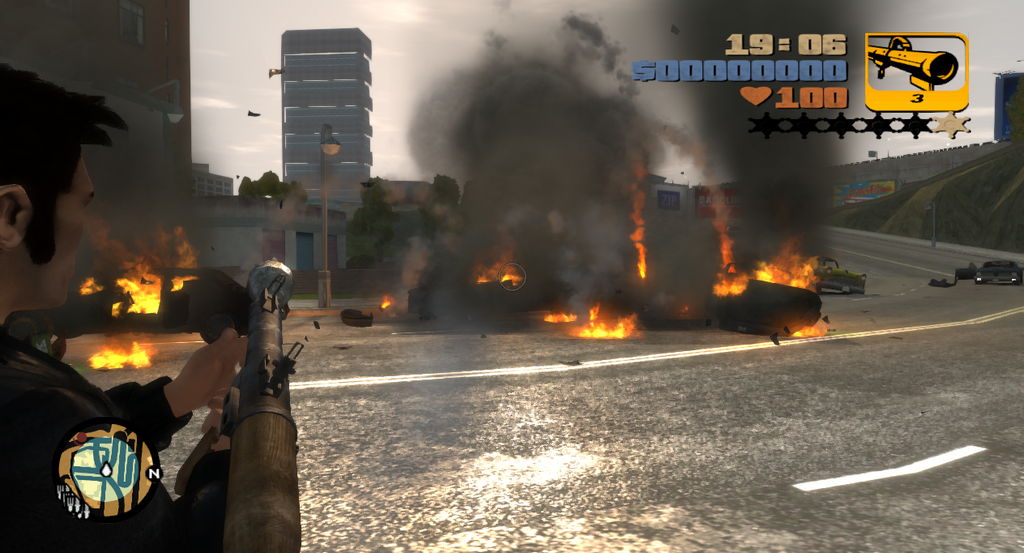
Task: Click the gold wanted level star
Action: pos(951,125)
